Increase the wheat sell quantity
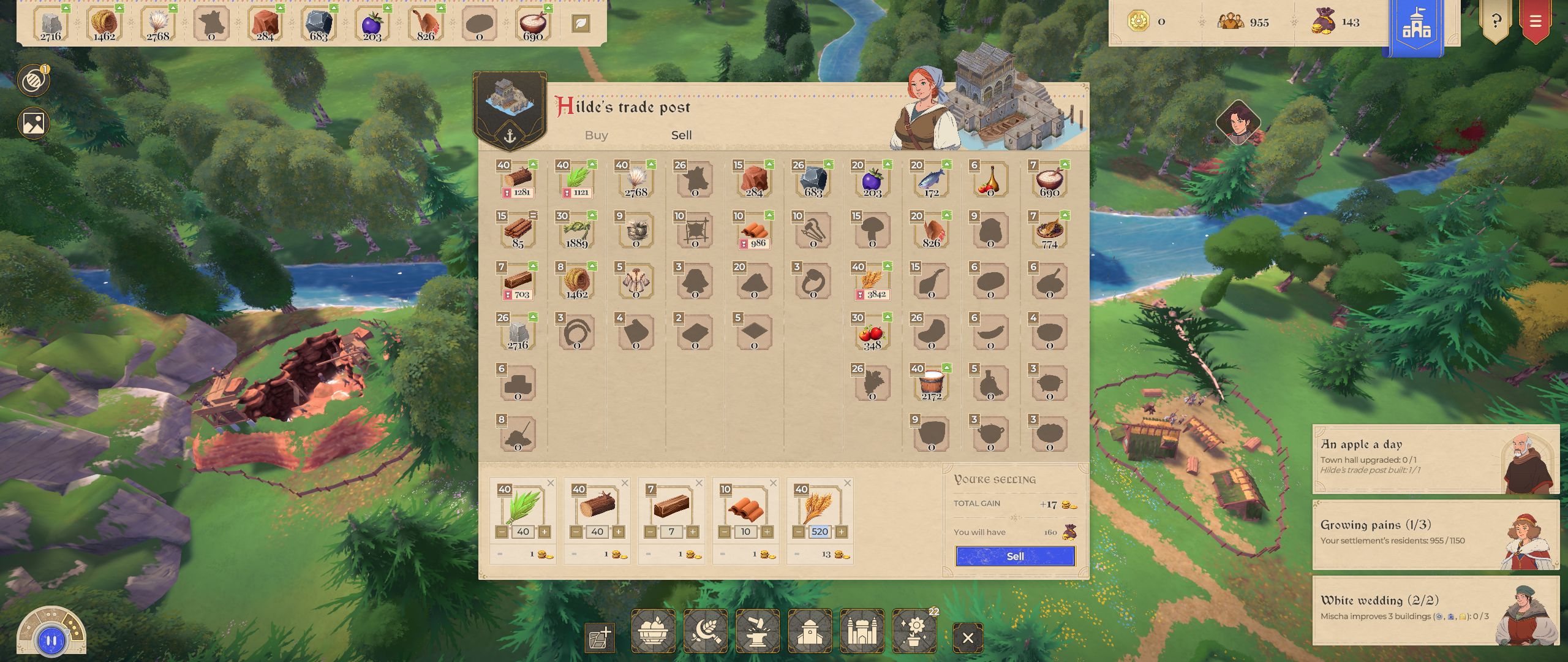The image size is (1568, 662). (841, 532)
